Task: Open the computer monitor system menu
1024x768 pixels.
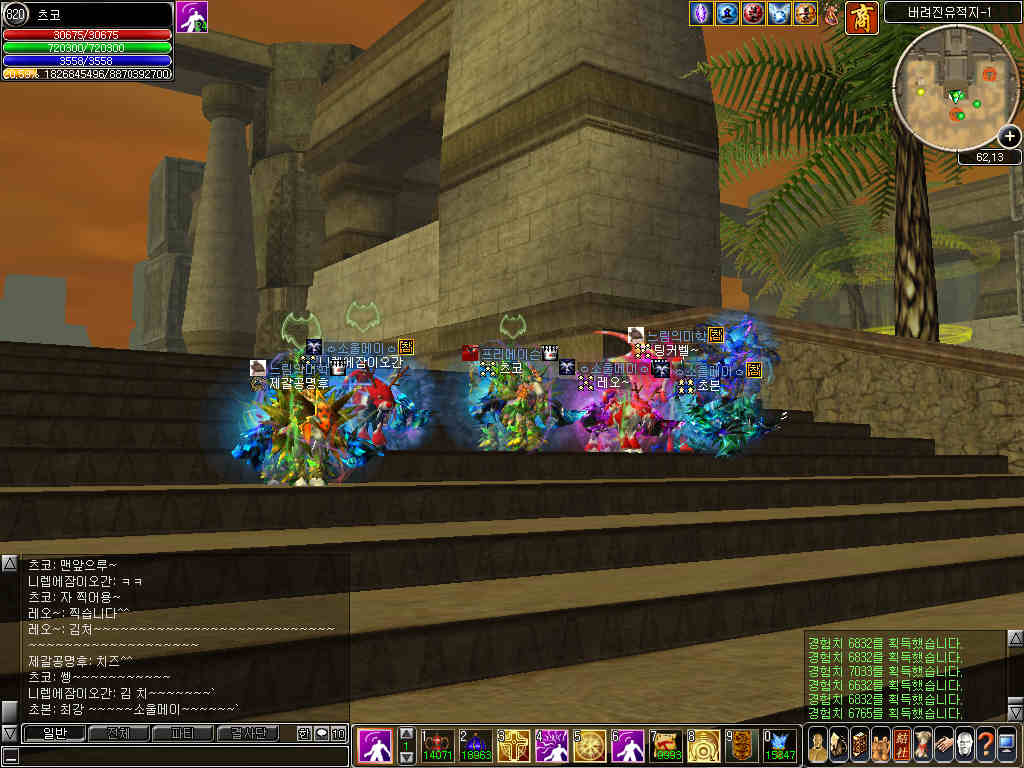Action: (1007, 745)
